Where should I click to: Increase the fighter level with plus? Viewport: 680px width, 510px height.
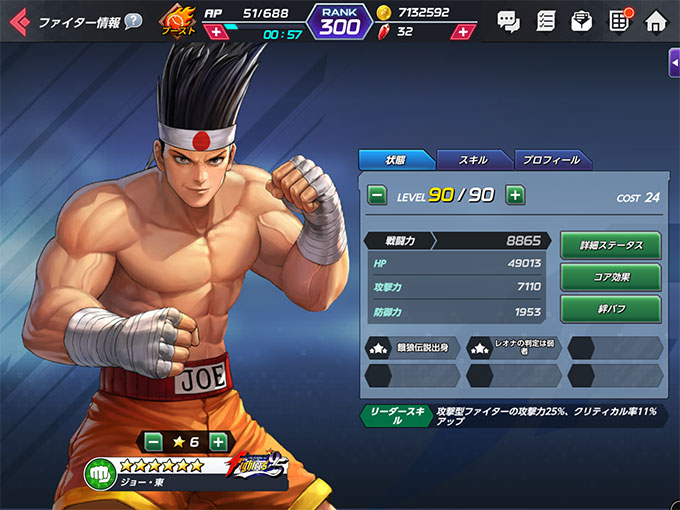515,195
